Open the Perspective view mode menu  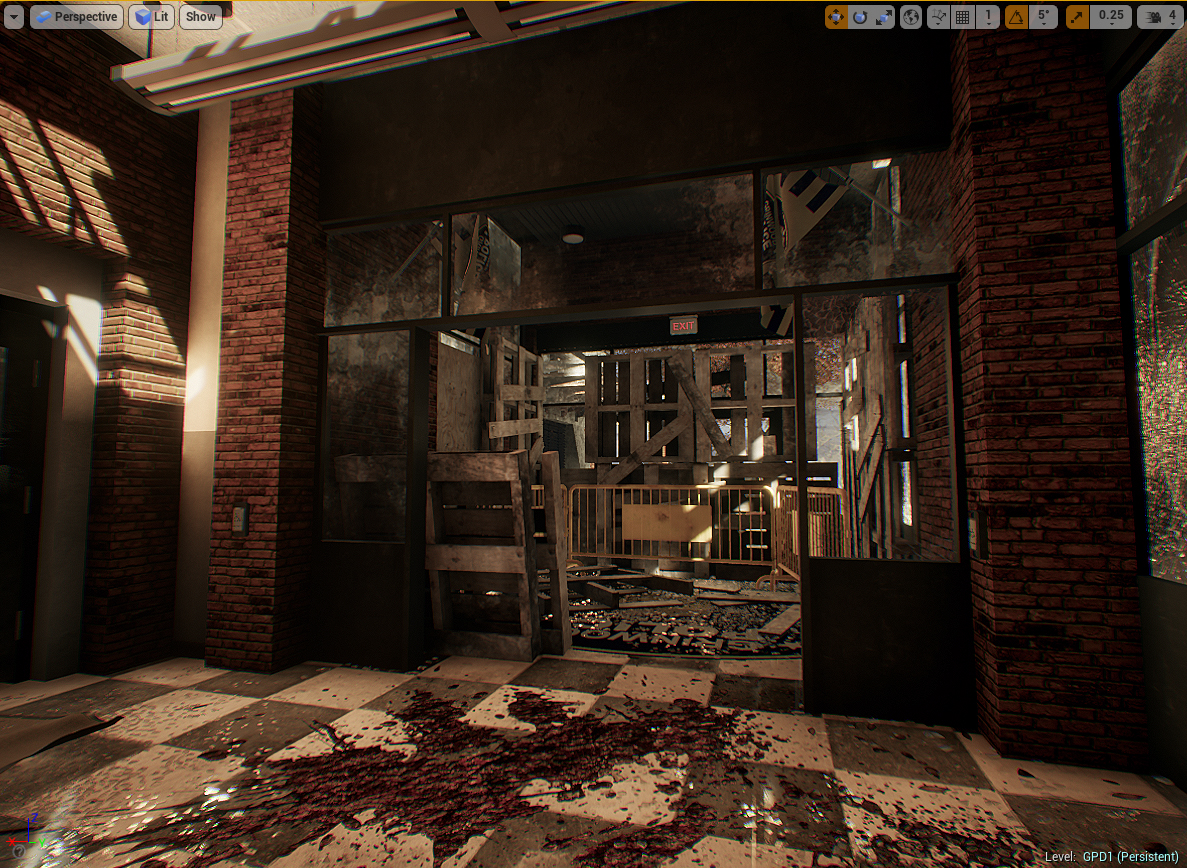[76, 16]
